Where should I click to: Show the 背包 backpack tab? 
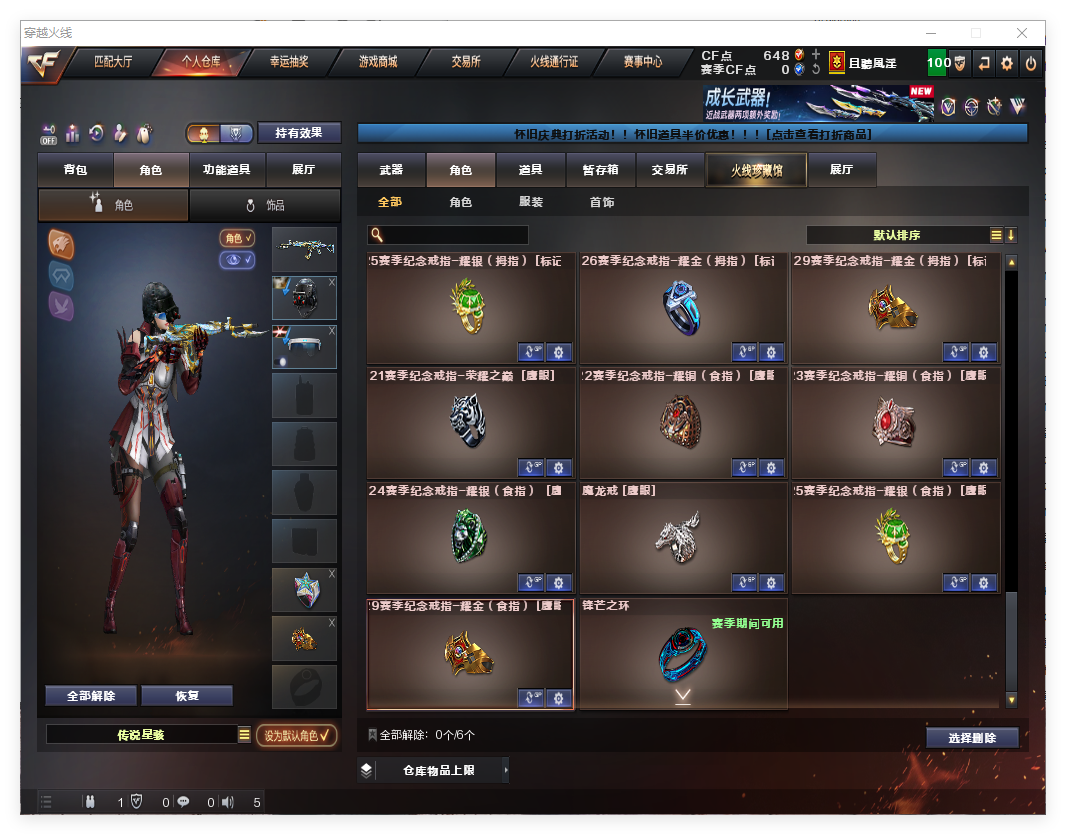(75, 170)
